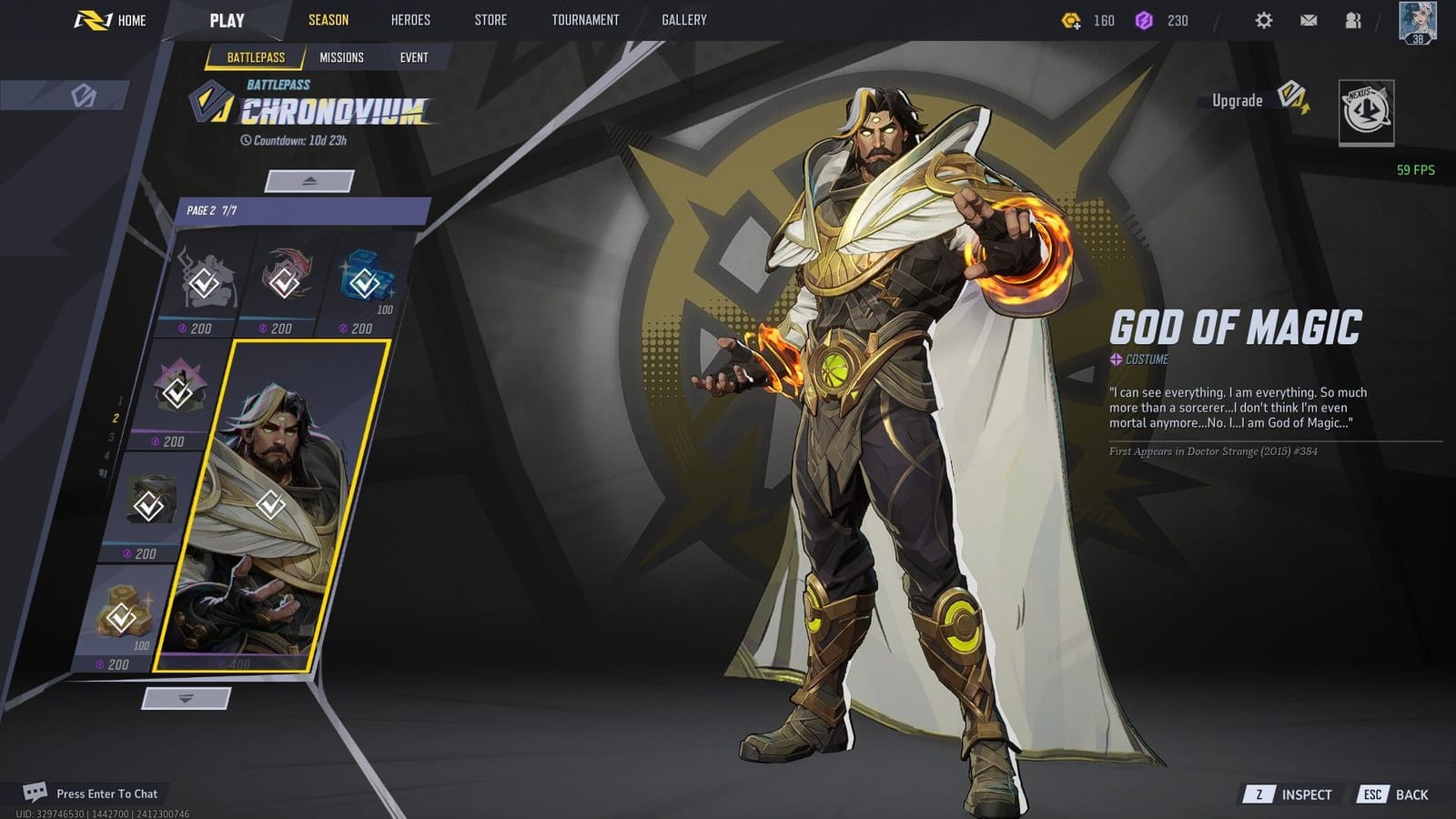The height and width of the screenshot is (819, 1456).
Task: Switch to the MISSIONS tab
Action: point(343,56)
